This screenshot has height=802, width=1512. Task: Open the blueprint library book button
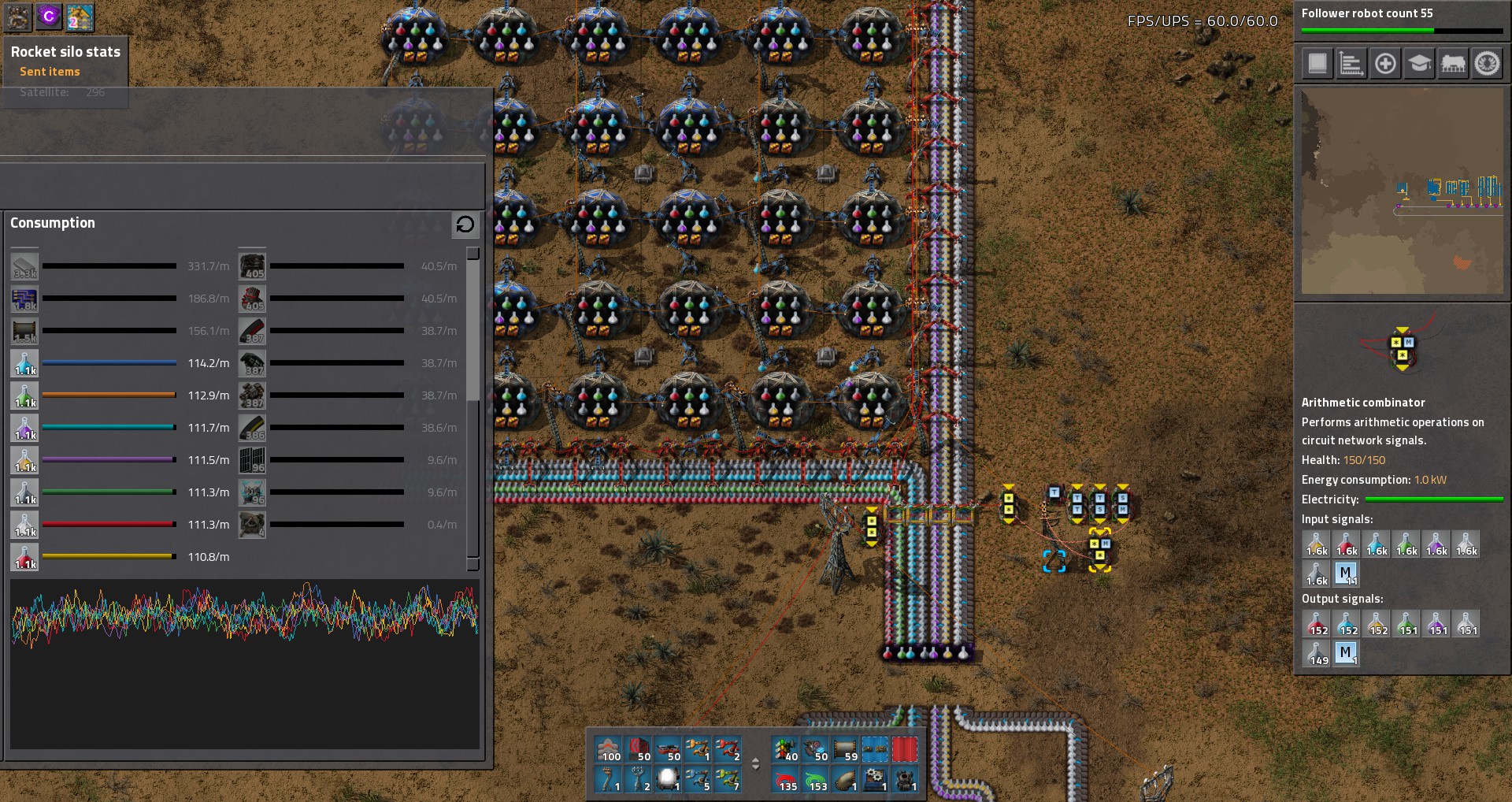(x=1317, y=64)
